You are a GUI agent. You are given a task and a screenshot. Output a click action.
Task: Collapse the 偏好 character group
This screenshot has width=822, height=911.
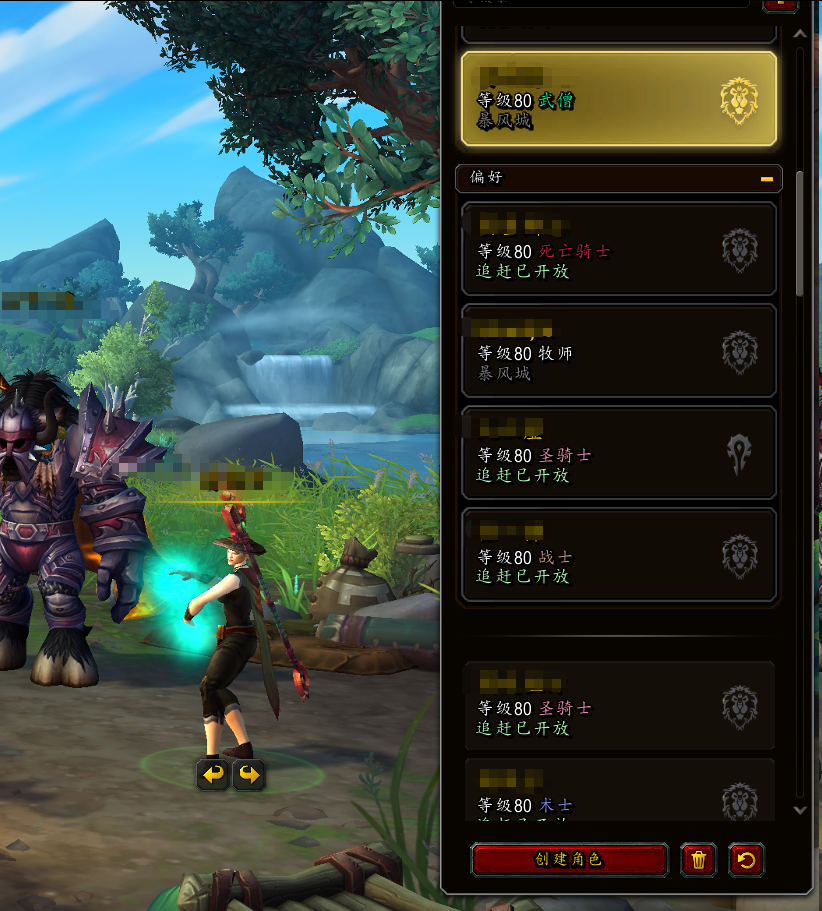(x=767, y=179)
